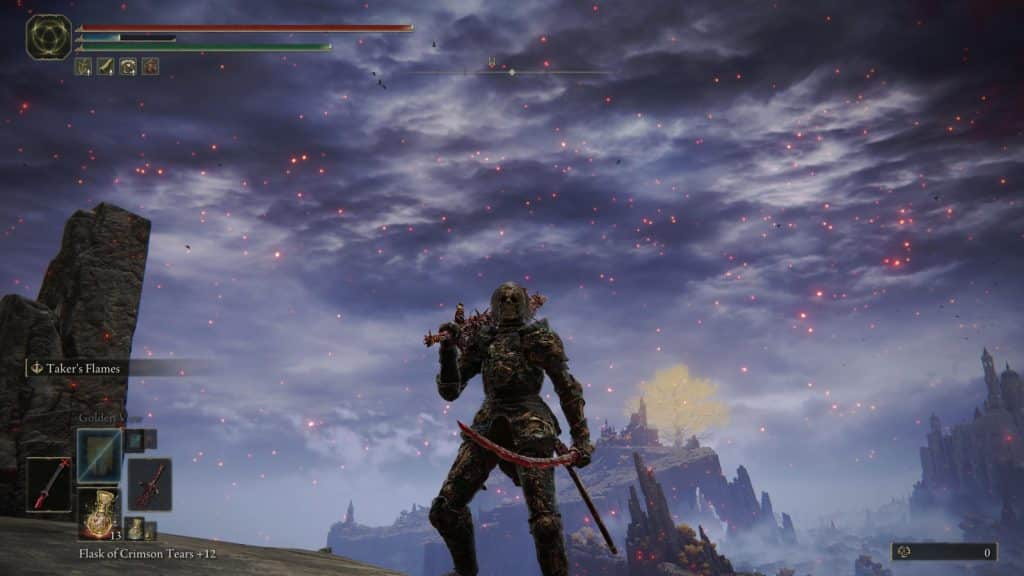Click the Flask of Crimson Tears slot
The height and width of the screenshot is (576, 1024).
click(99, 512)
